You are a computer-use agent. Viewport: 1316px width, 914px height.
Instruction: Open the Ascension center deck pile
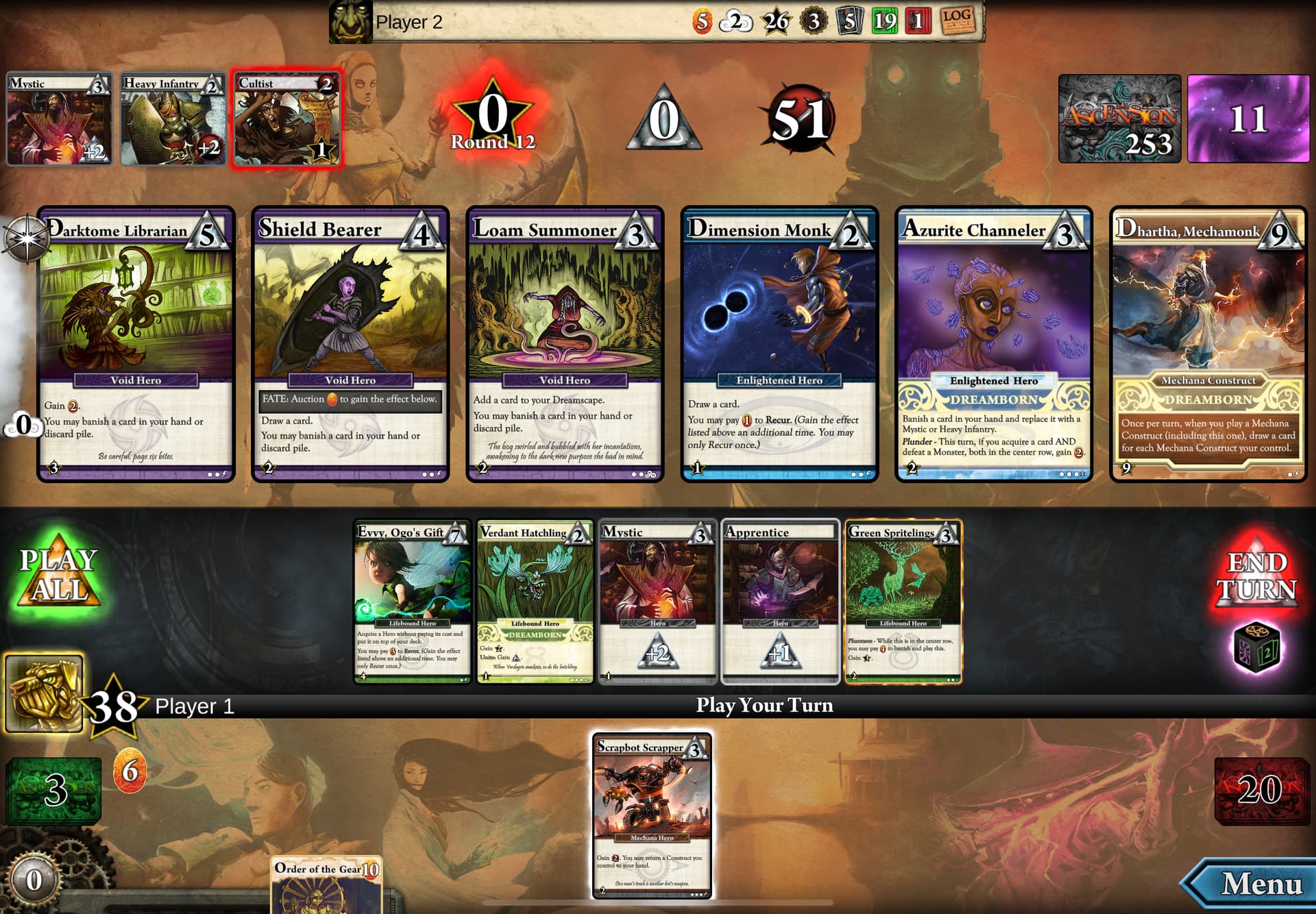tap(1119, 119)
